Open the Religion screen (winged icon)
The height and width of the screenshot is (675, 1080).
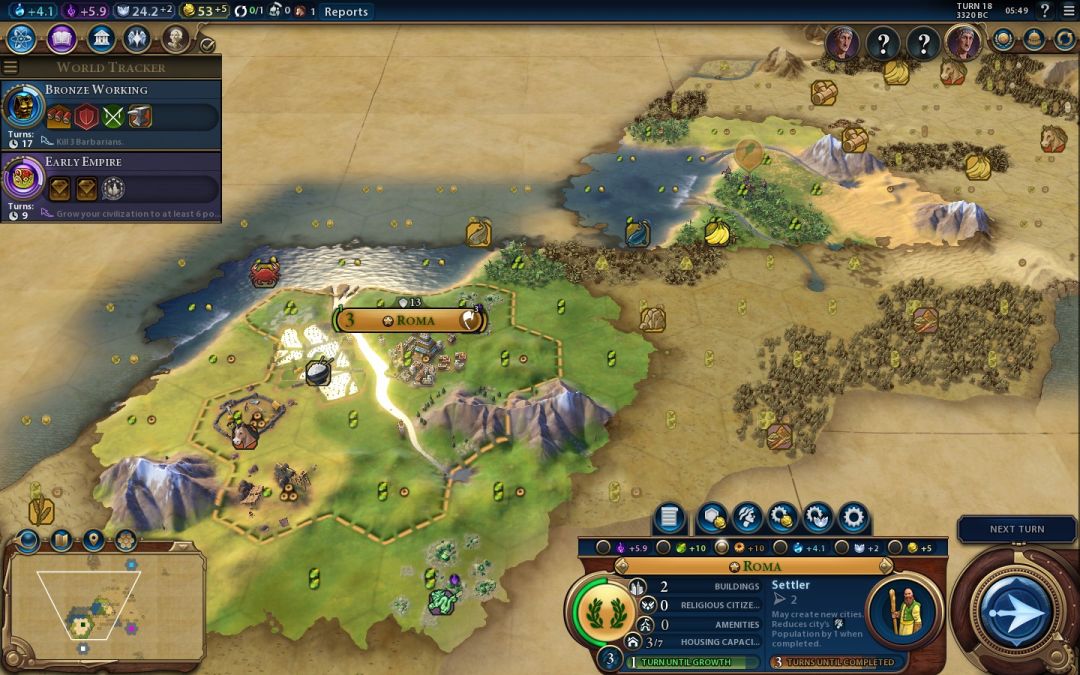tap(137, 39)
